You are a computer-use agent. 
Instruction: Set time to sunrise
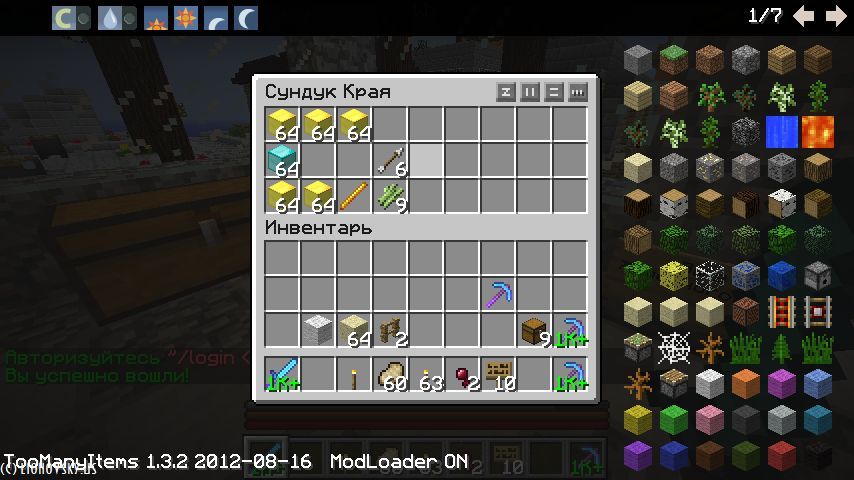155,17
